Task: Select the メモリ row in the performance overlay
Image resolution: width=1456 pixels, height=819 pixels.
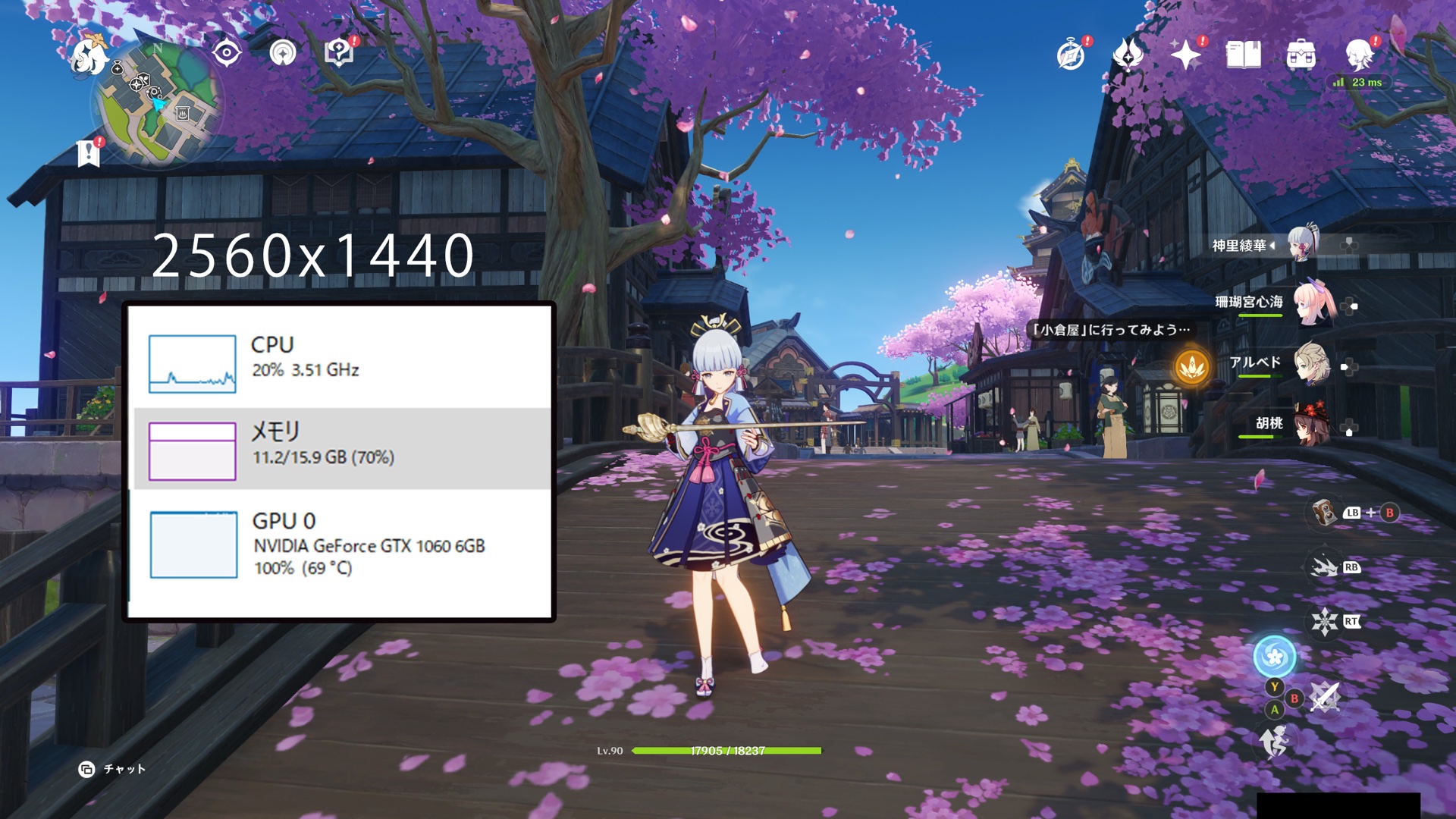Action: click(x=341, y=449)
